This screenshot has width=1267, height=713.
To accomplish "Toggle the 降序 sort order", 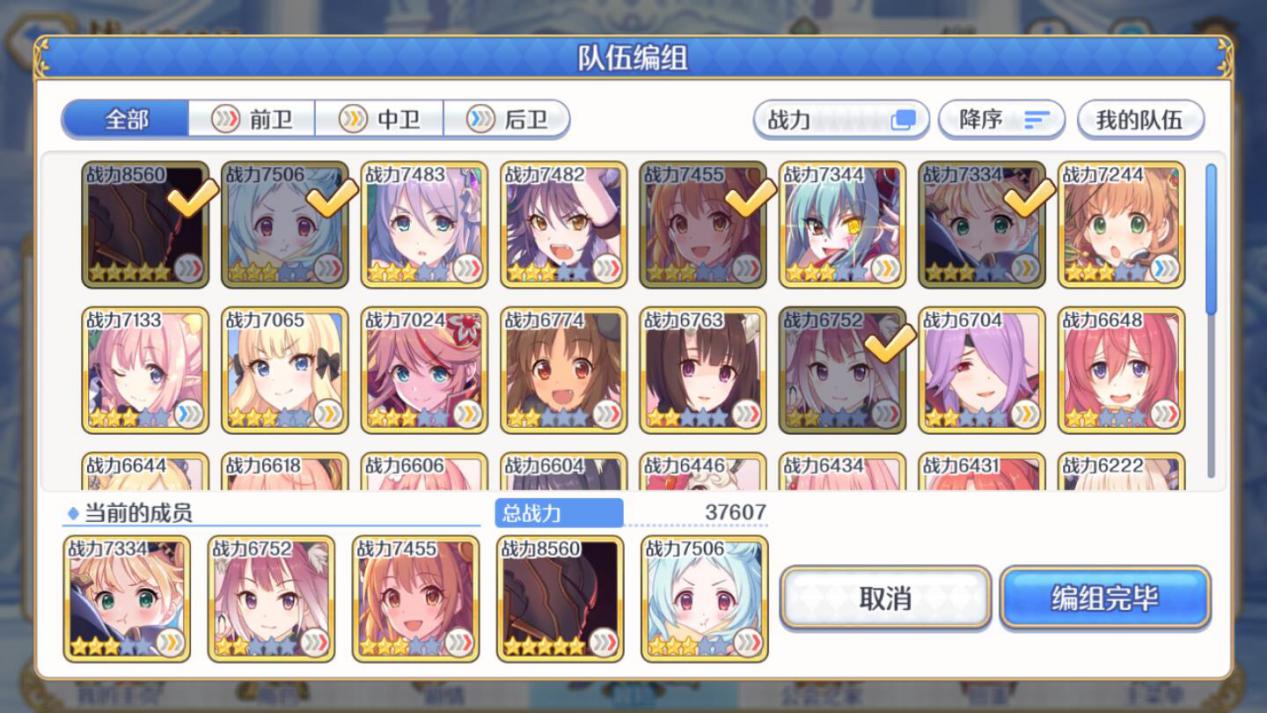I will 1003,120.
